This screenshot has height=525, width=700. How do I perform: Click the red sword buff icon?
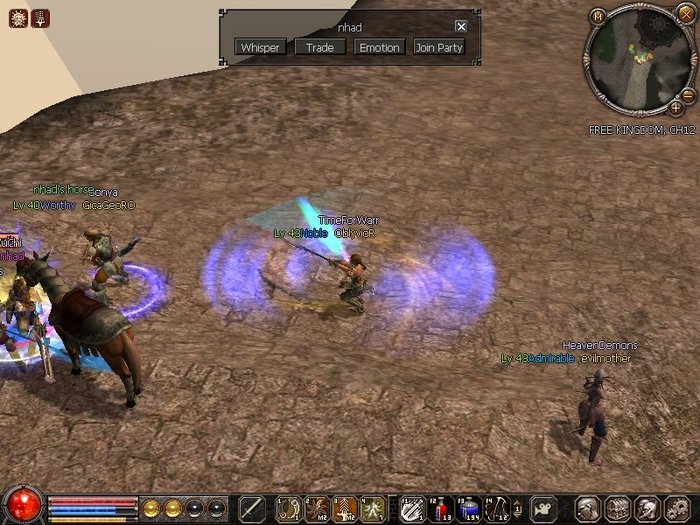pos(41,18)
